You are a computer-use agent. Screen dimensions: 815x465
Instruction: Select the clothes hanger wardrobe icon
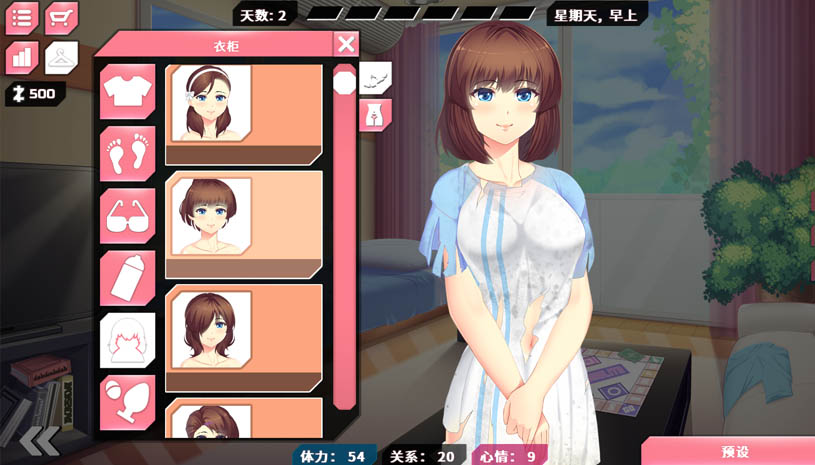pos(62,57)
